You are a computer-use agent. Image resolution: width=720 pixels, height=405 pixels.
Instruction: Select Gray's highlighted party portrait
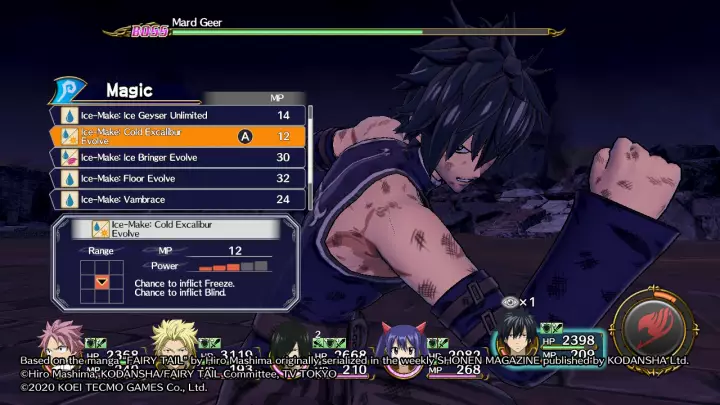tap(519, 340)
